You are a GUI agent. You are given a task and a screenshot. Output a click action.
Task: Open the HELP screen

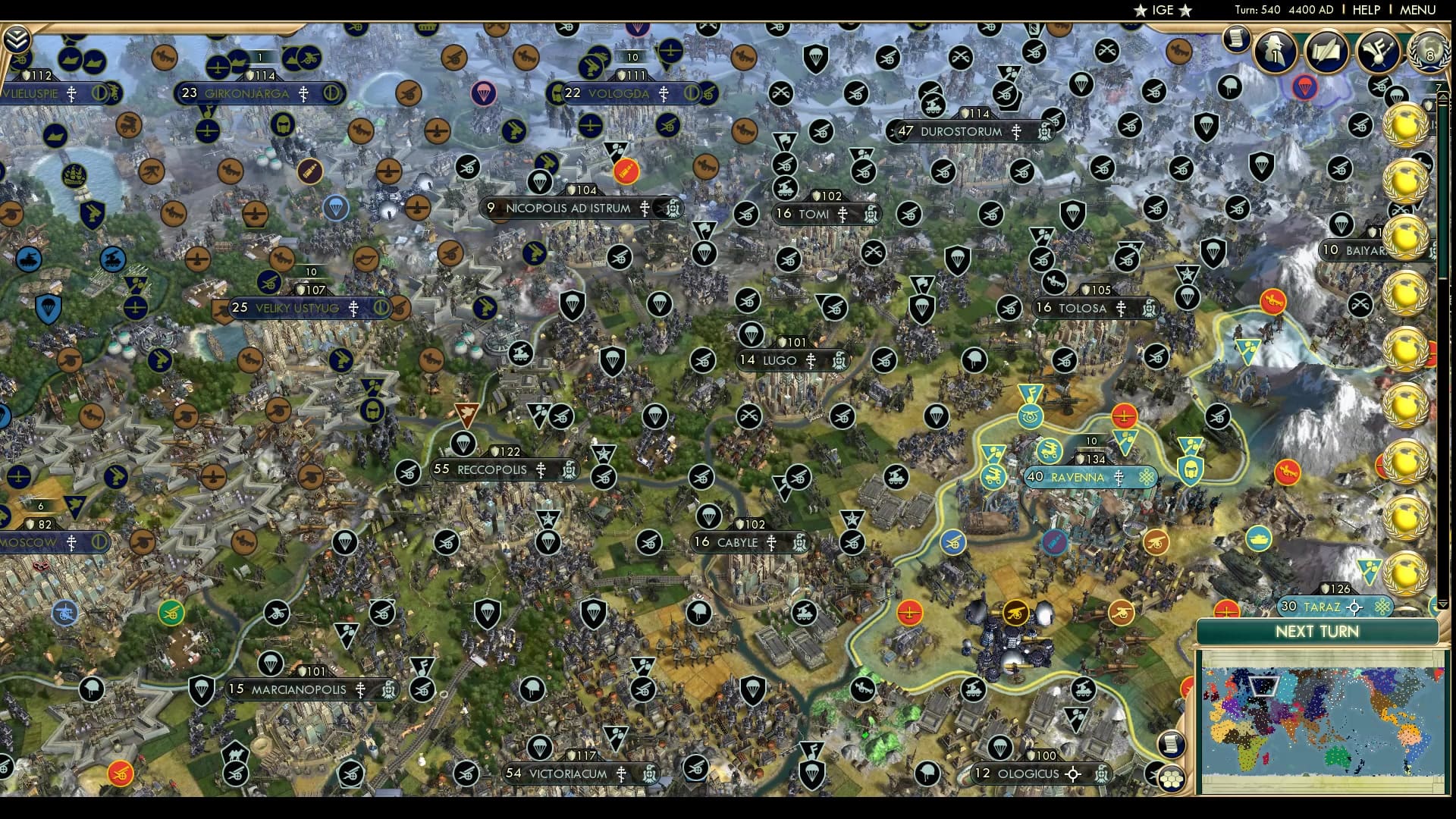[x=1365, y=11]
